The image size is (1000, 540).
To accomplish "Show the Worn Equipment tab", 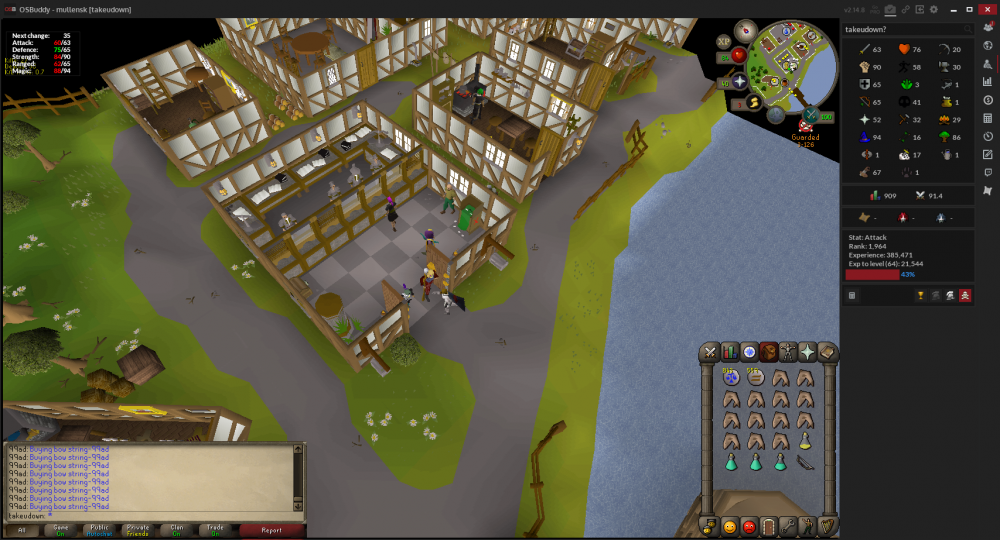I will pos(788,352).
